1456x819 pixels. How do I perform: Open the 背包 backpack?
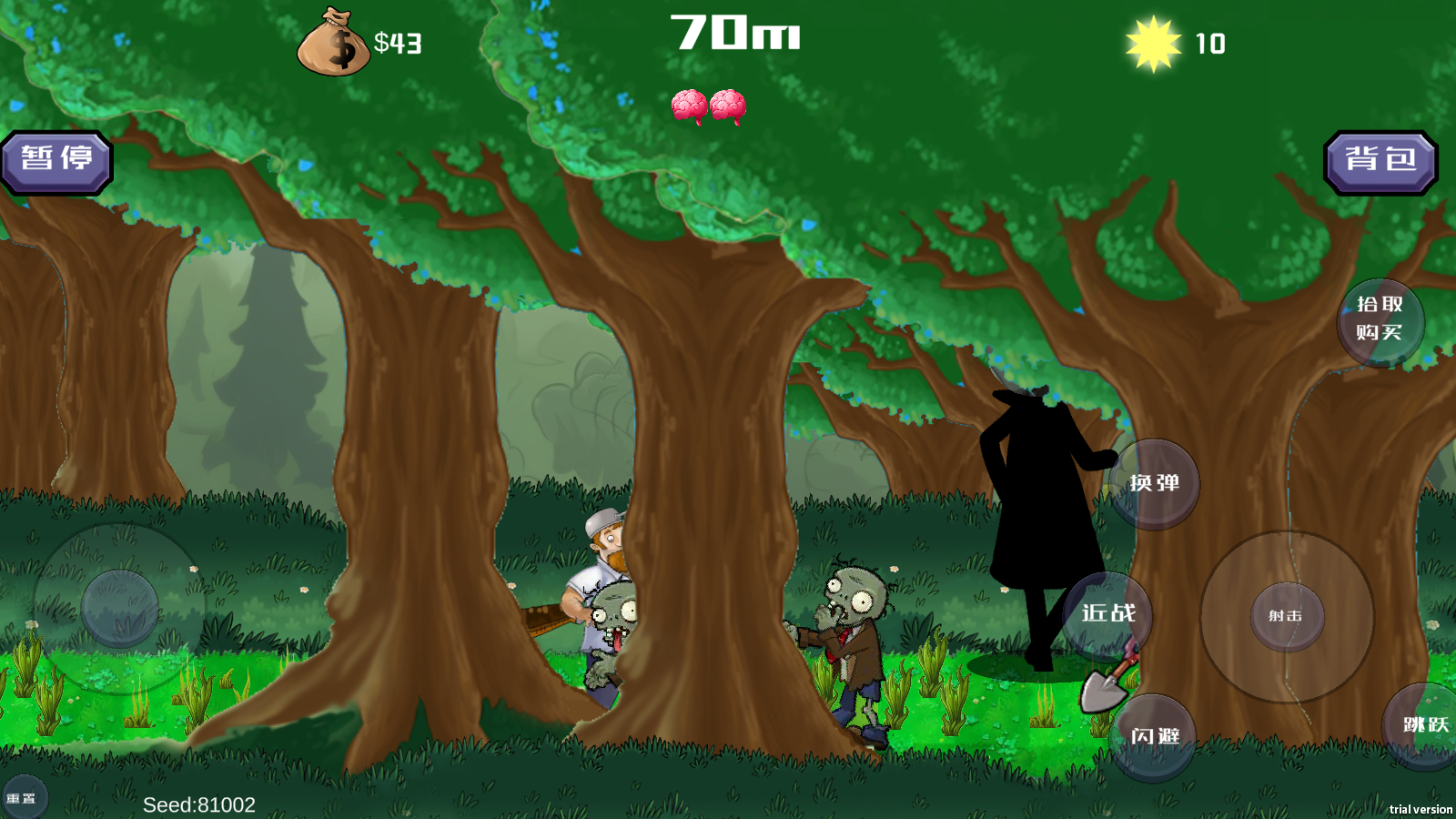coord(1380,162)
